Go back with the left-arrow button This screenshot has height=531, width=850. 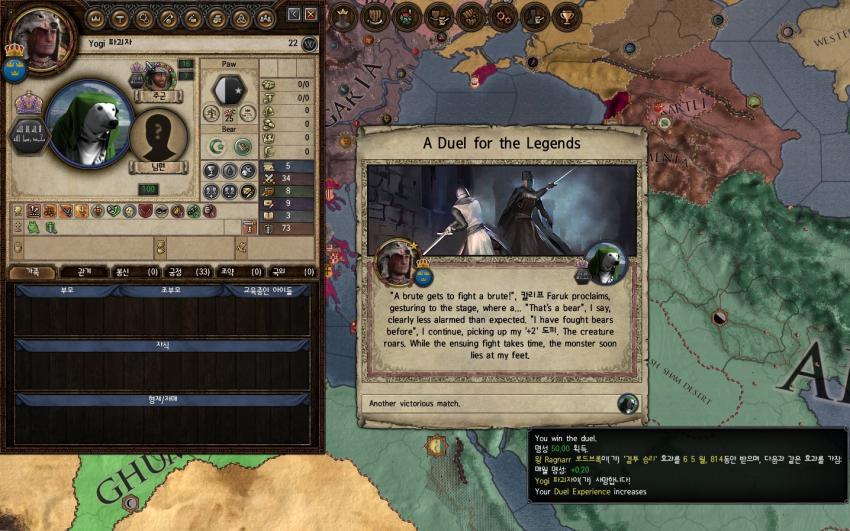click(x=294, y=15)
